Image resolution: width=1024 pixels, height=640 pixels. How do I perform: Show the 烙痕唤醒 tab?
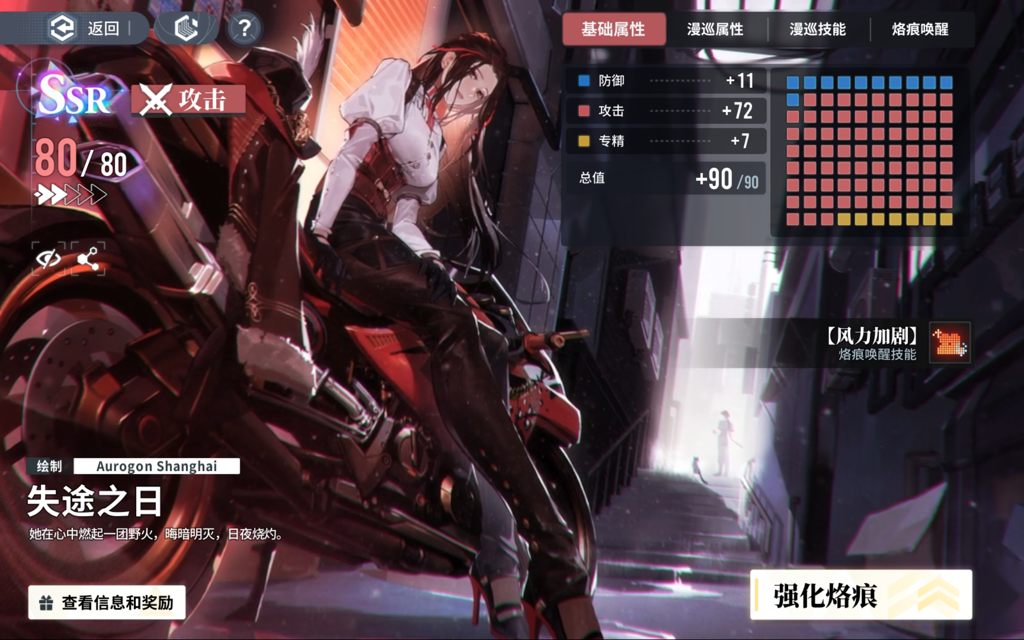(920, 29)
